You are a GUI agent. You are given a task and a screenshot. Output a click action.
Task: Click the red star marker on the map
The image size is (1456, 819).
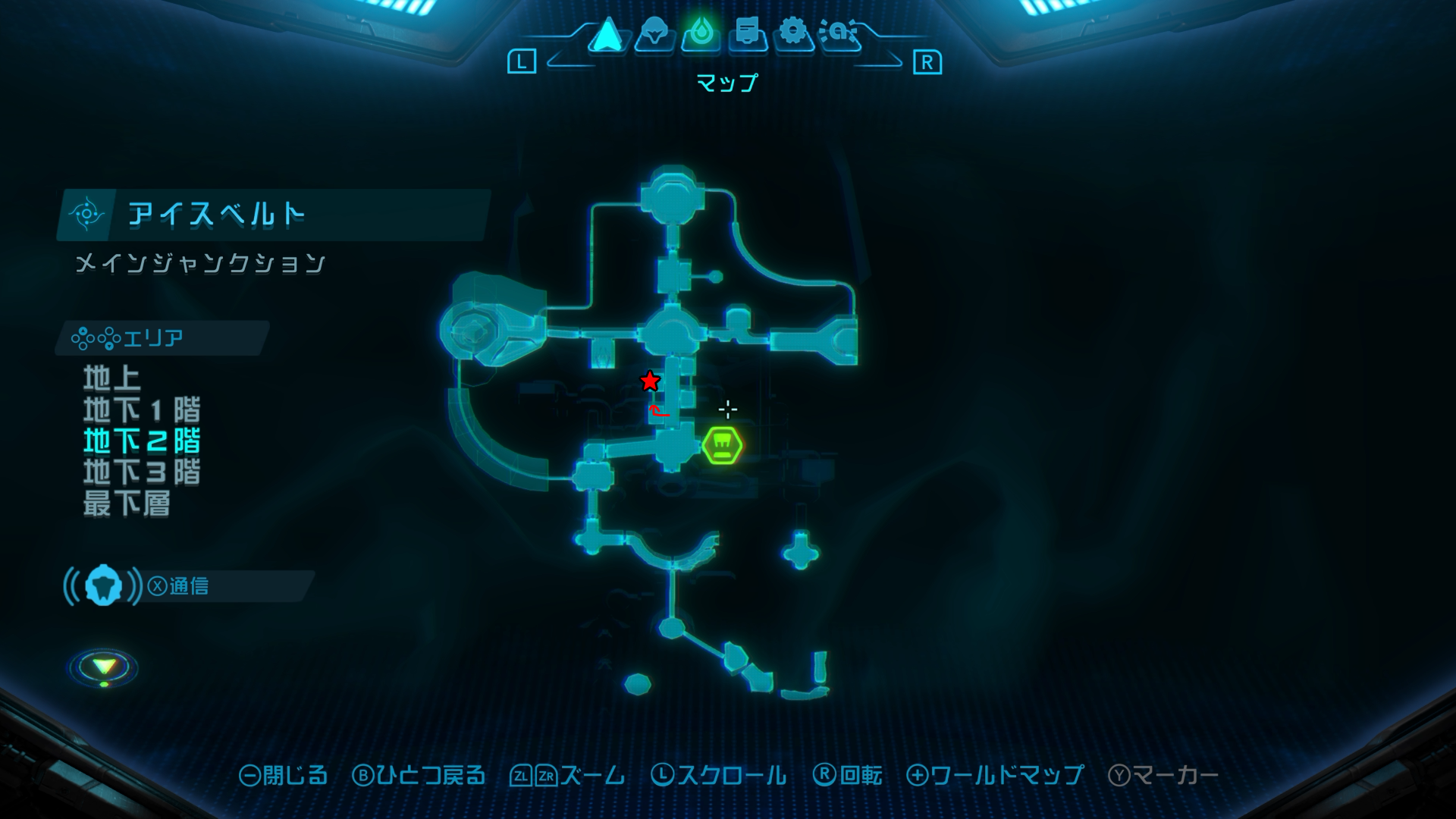pos(650,381)
